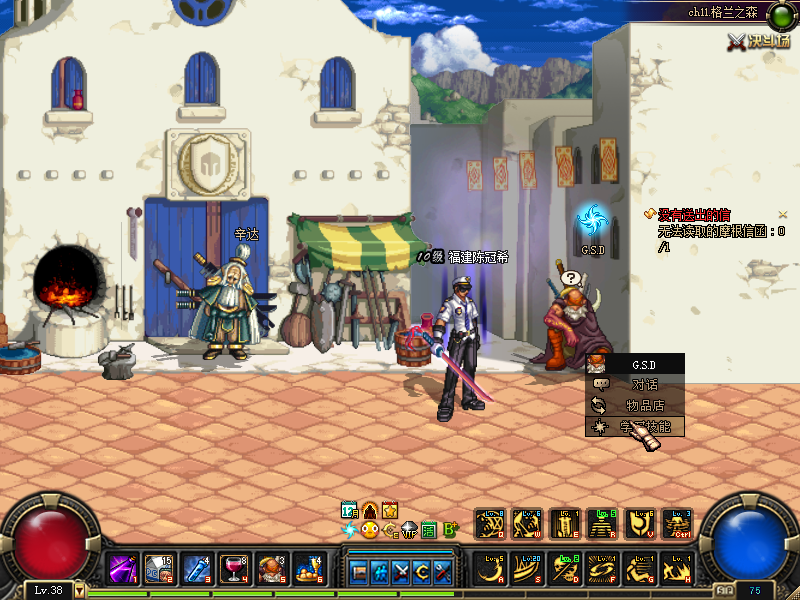Activate the Ctrl-bound skill icon
Viewport: 800px width, 600px height.
point(679,523)
